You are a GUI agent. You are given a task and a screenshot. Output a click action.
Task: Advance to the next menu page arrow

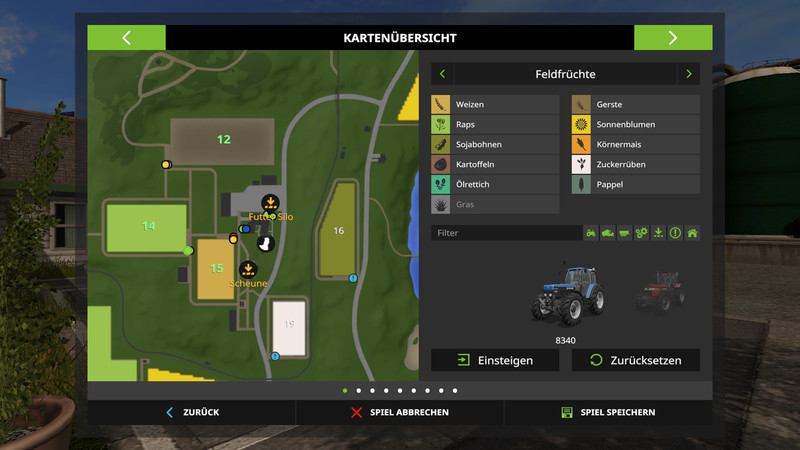coord(672,38)
